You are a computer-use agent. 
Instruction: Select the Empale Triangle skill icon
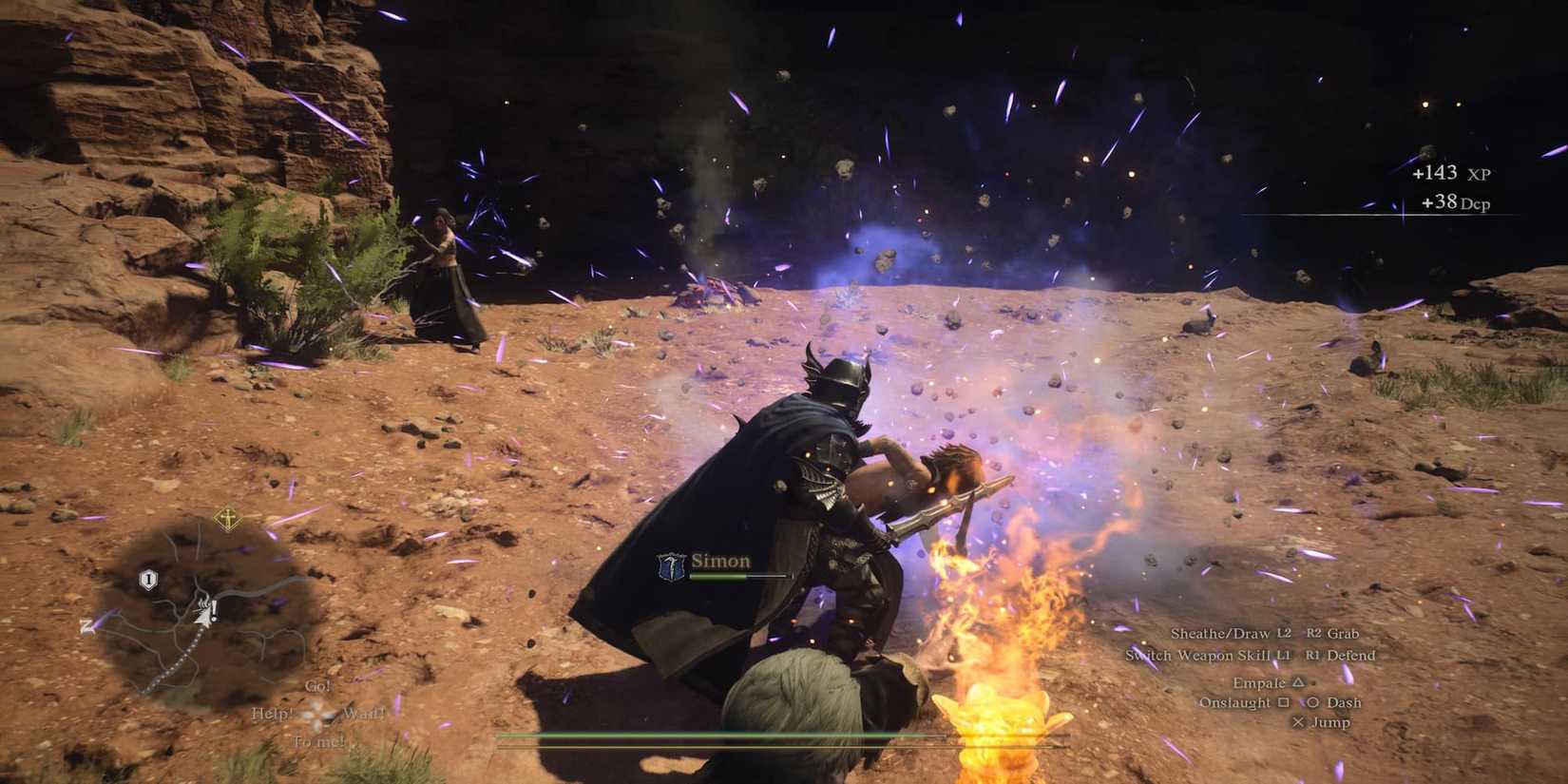click(x=1297, y=683)
